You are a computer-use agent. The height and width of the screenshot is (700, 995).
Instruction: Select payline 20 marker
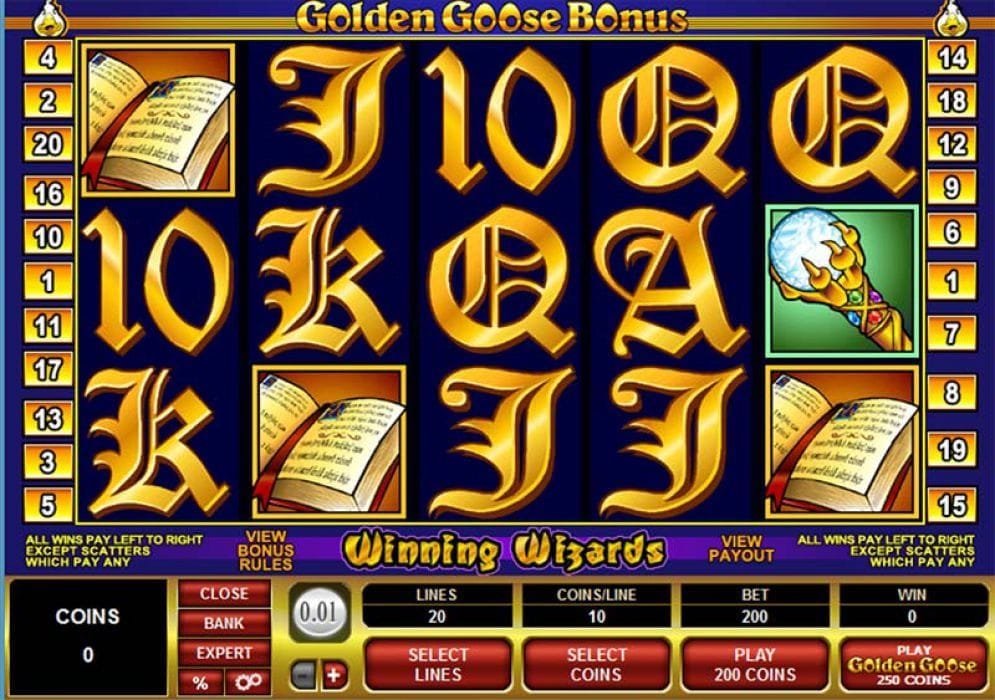click(48, 145)
